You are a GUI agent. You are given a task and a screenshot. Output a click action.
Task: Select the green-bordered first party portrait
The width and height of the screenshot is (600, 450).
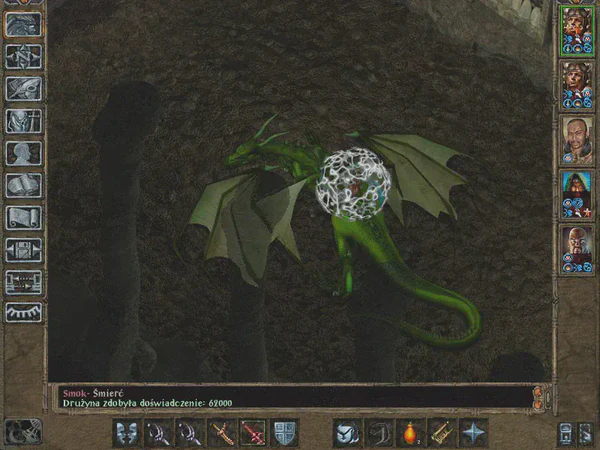(577, 29)
